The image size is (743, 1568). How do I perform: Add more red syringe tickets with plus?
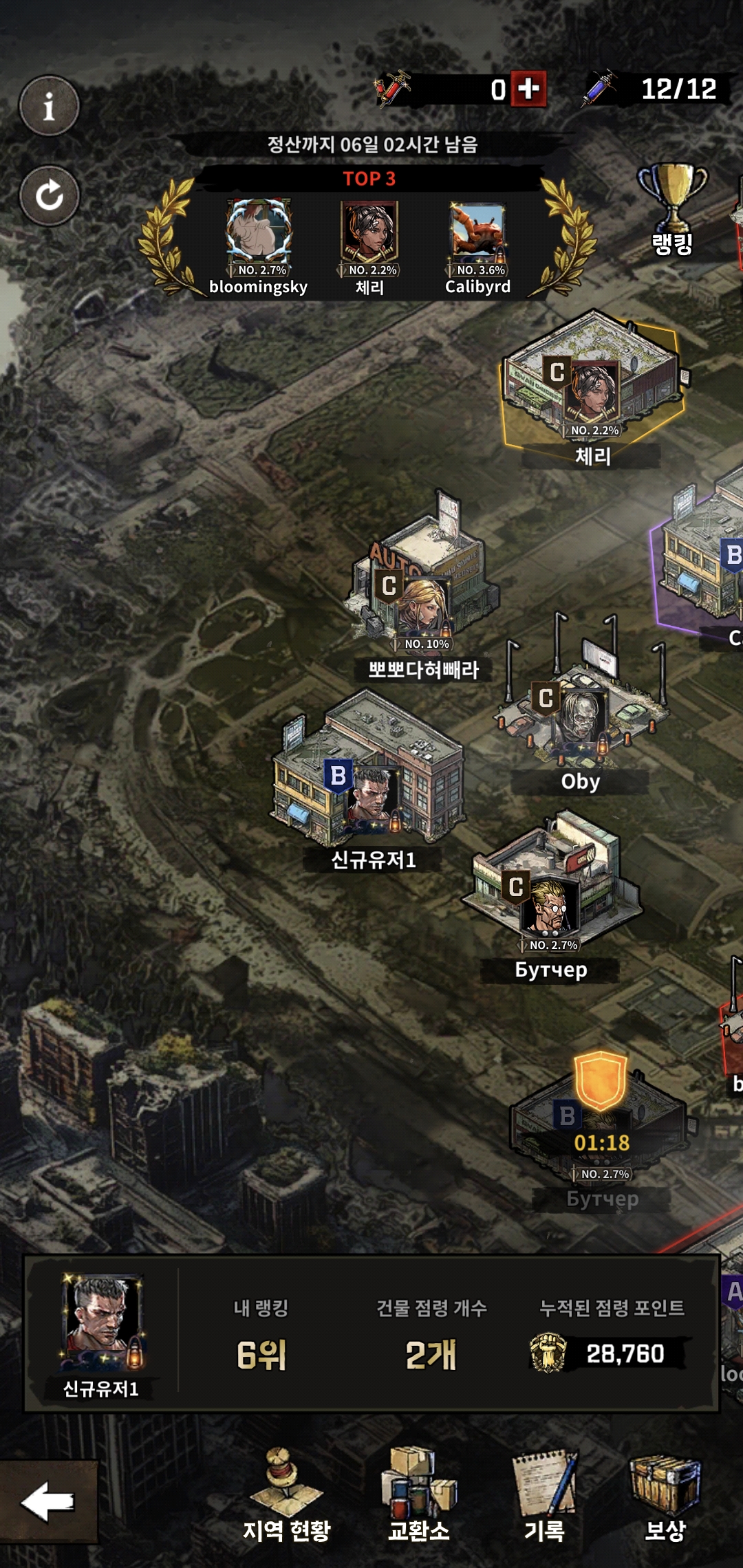click(x=528, y=89)
